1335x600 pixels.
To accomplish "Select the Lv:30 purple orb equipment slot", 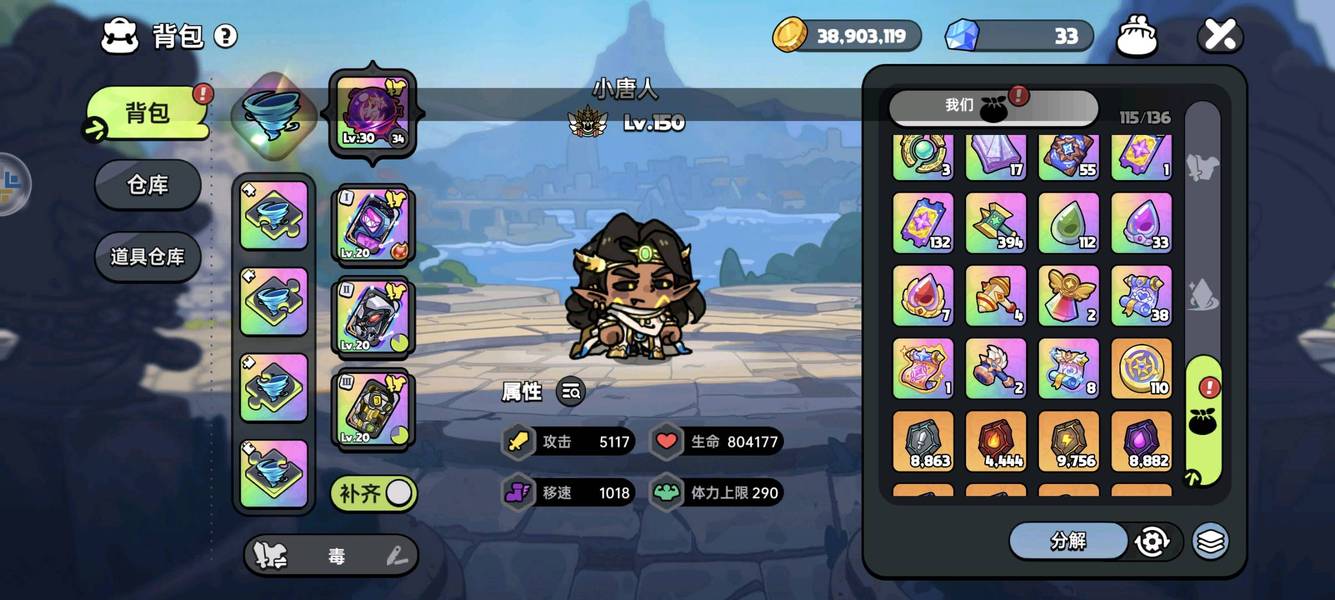I will pyautogui.click(x=372, y=113).
